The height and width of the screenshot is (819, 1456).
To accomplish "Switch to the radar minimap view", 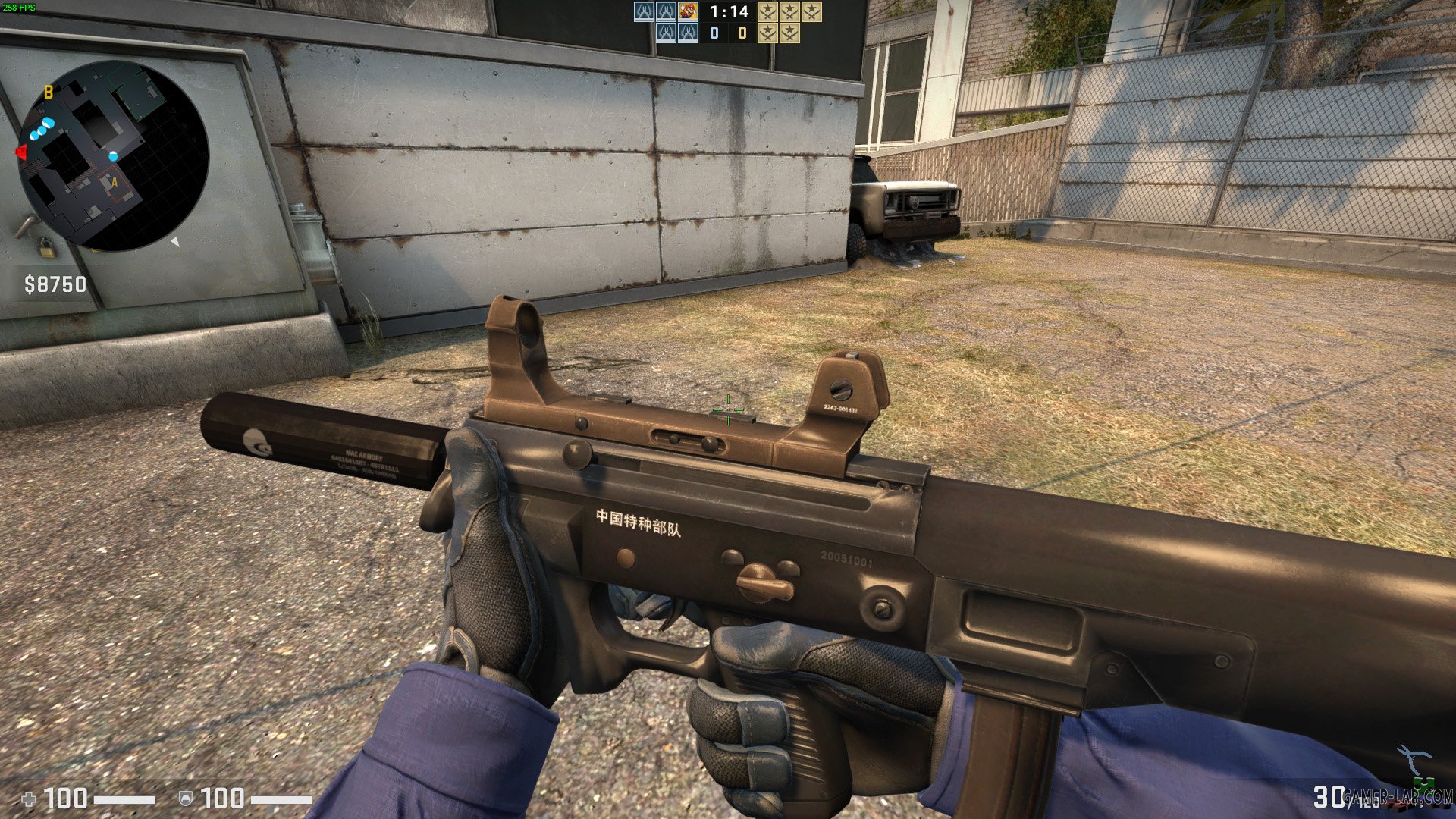I will (x=114, y=155).
